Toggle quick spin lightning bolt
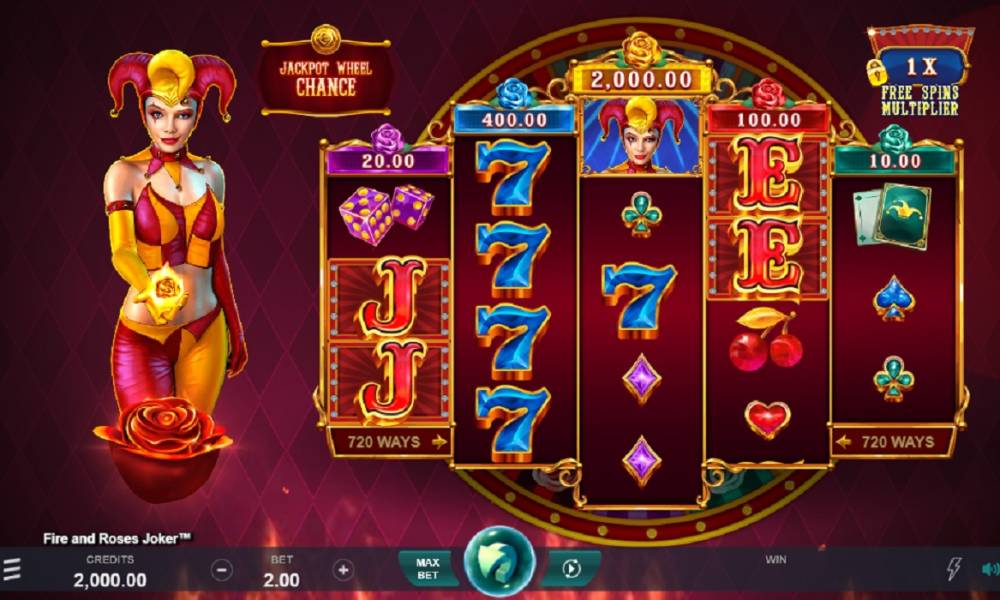 (x=954, y=570)
